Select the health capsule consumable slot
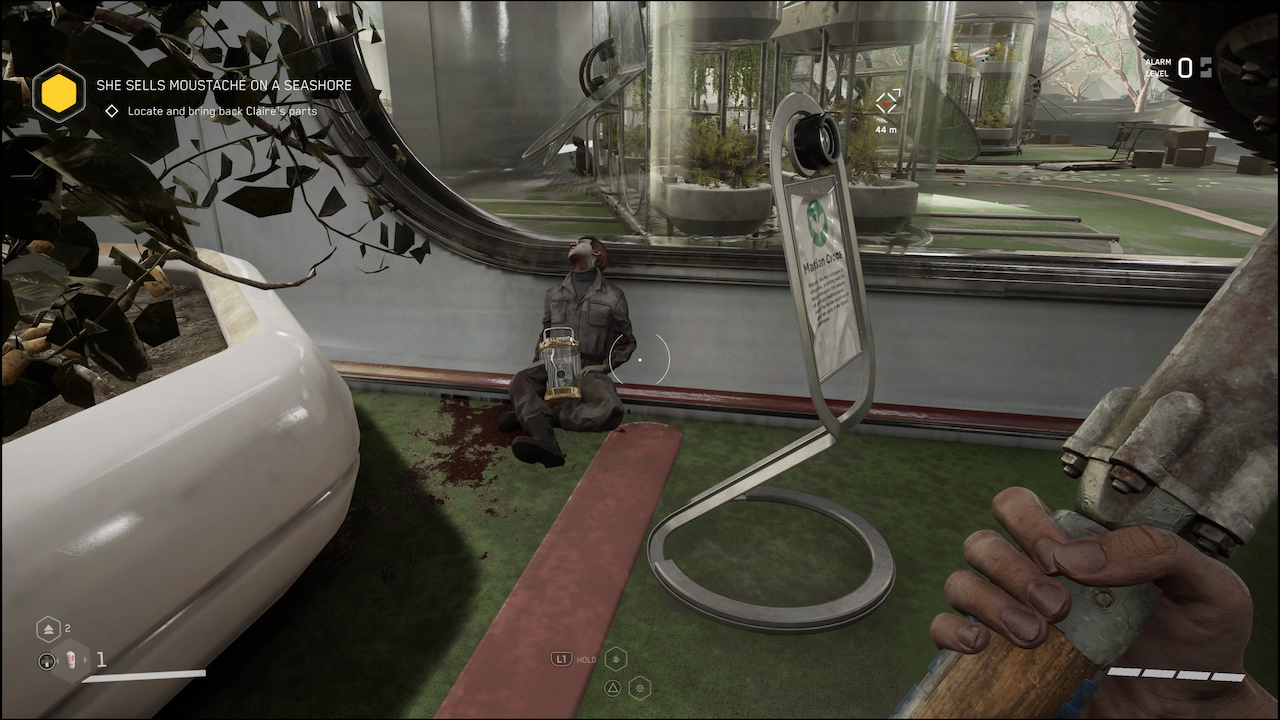The height and width of the screenshot is (720, 1280). pyautogui.click(x=70, y=660)
